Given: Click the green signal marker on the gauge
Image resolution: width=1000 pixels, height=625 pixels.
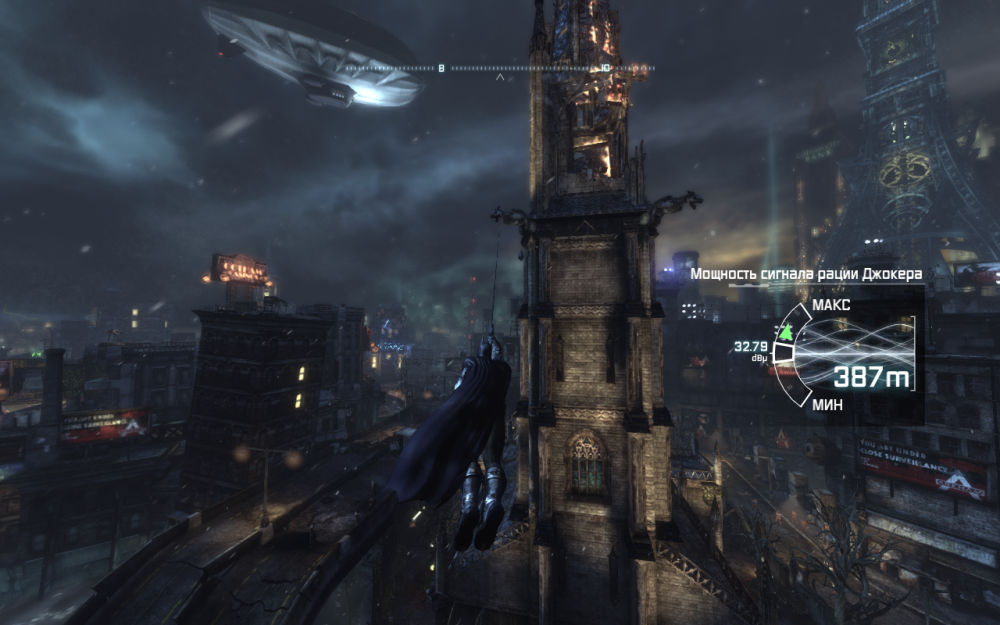Looking at the screenshot, I should pos(787,331).
